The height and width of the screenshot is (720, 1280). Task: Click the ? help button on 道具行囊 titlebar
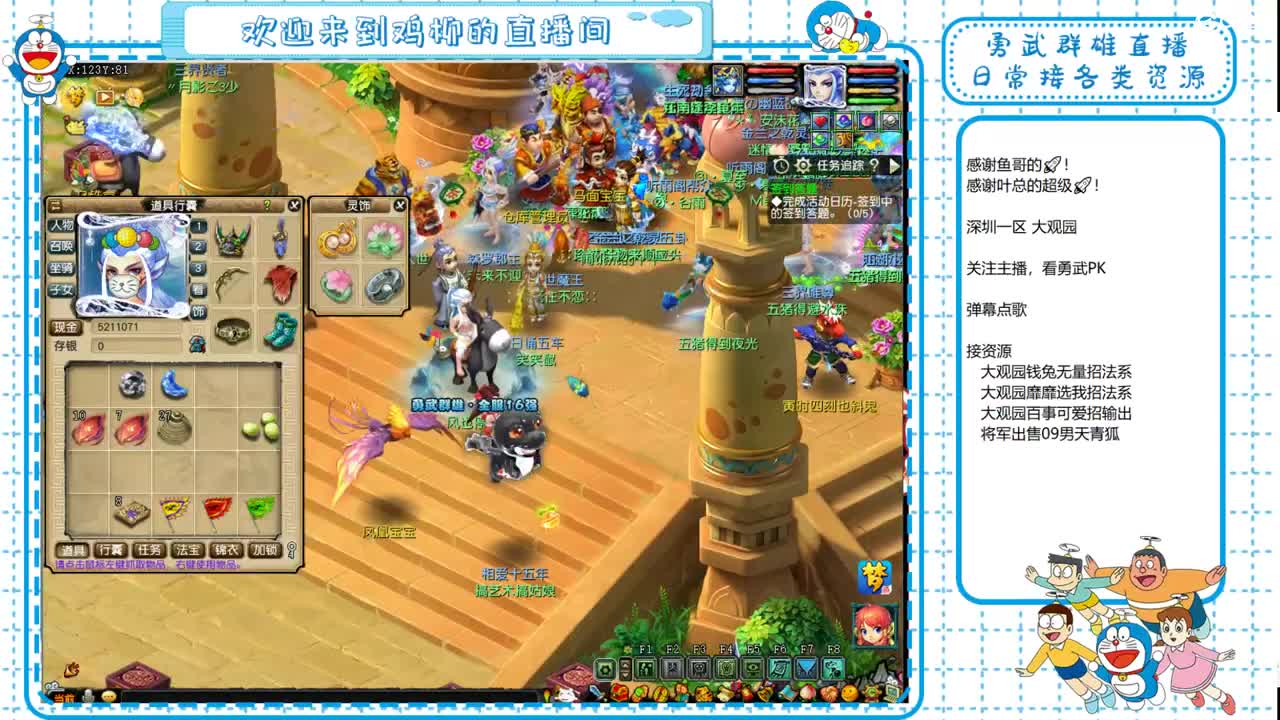tap(266, 205)
